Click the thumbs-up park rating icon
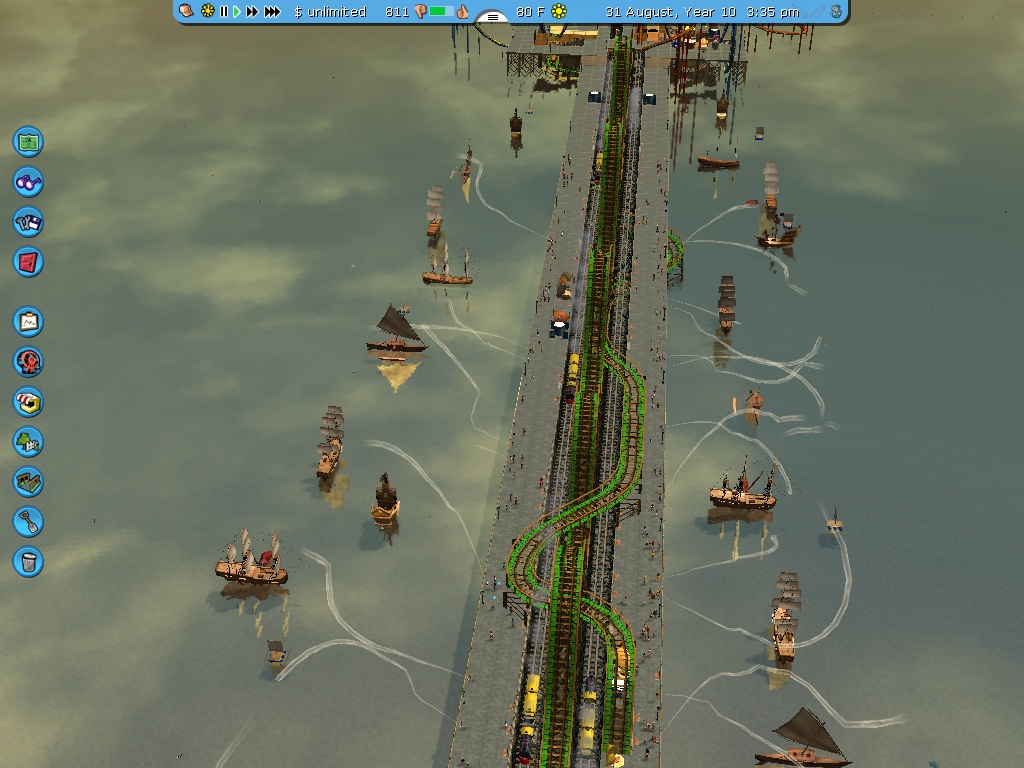Screen dimensions: 1024x768 coord(464,12)
